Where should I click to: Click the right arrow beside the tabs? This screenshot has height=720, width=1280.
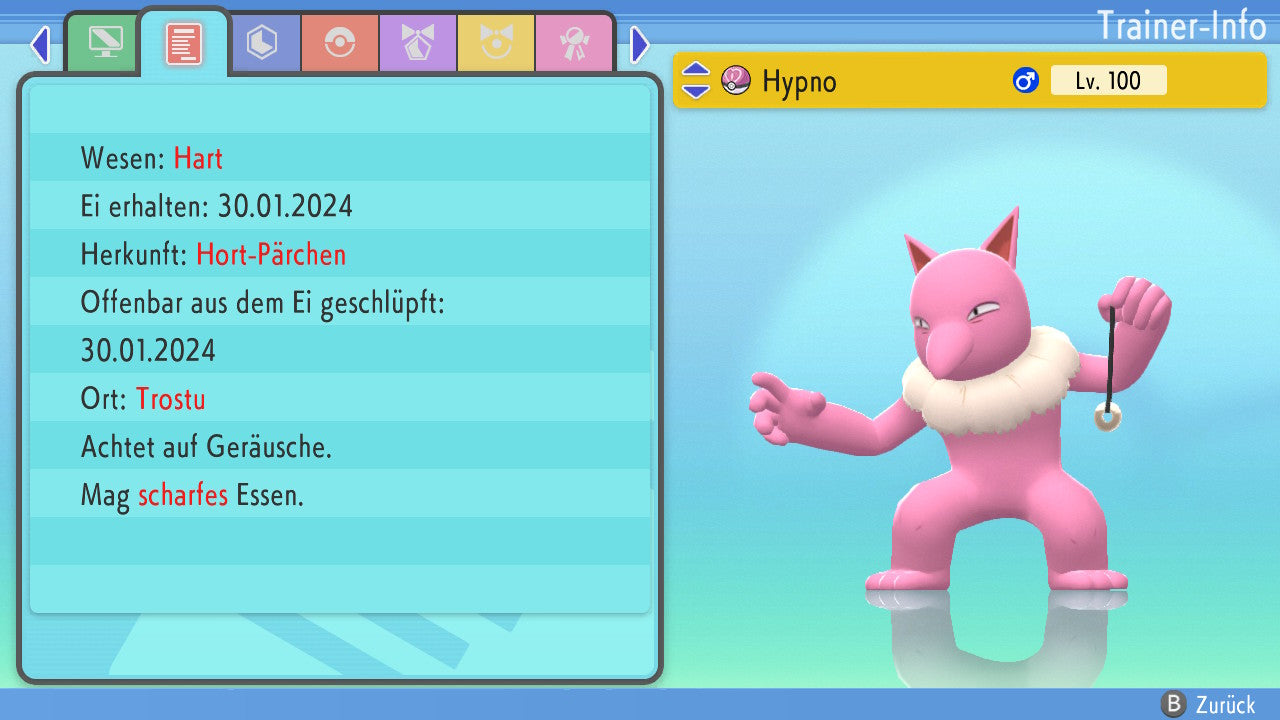pyautogui.click(x=640, y=44)
